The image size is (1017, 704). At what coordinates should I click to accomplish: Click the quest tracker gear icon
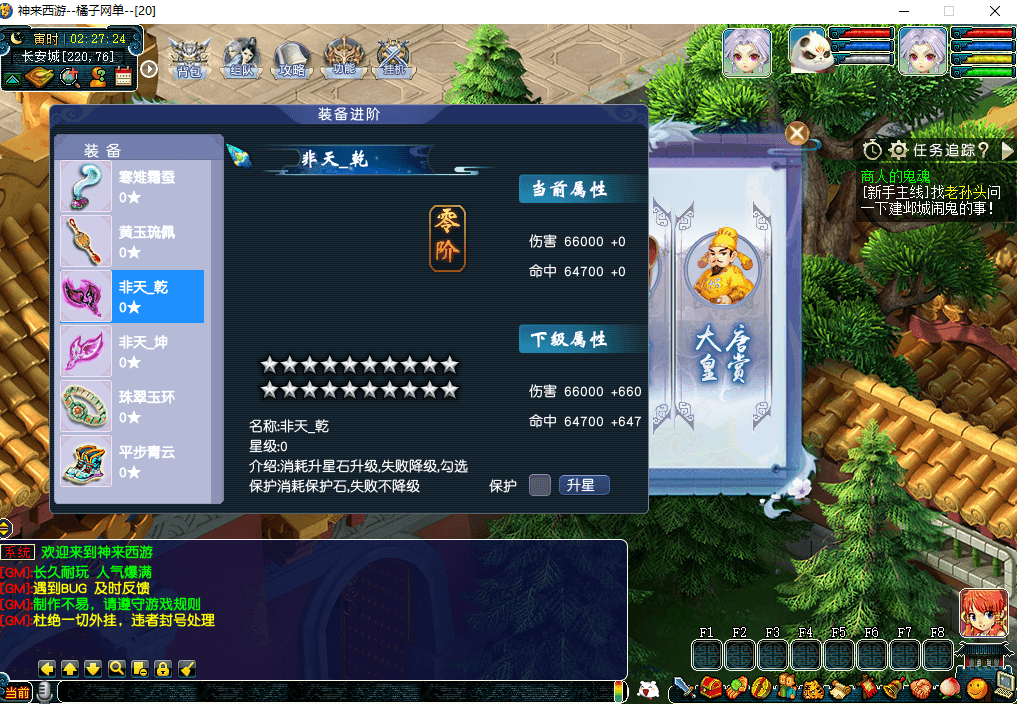click(898, 150)
